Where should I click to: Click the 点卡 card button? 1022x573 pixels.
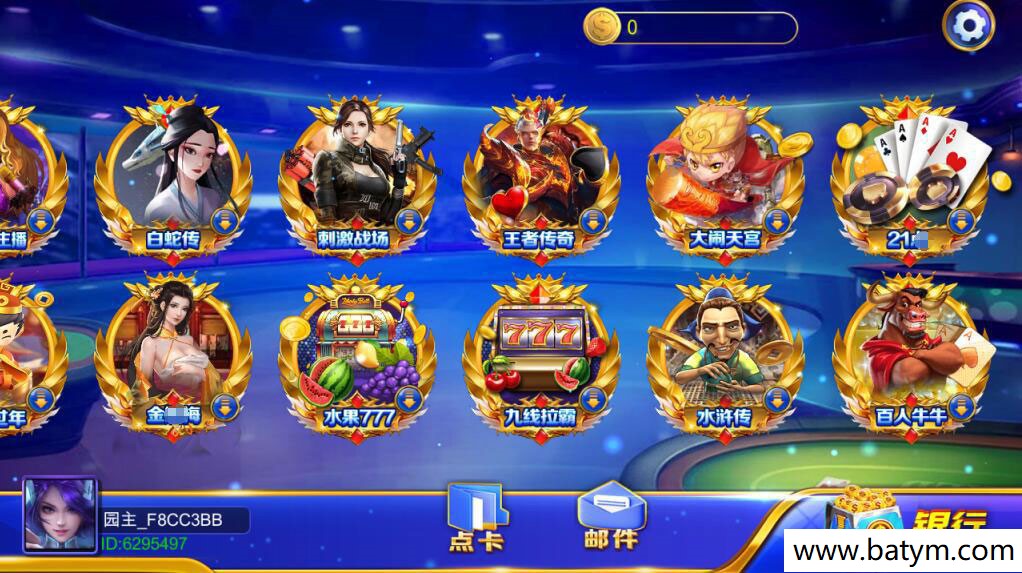[476, 517]
